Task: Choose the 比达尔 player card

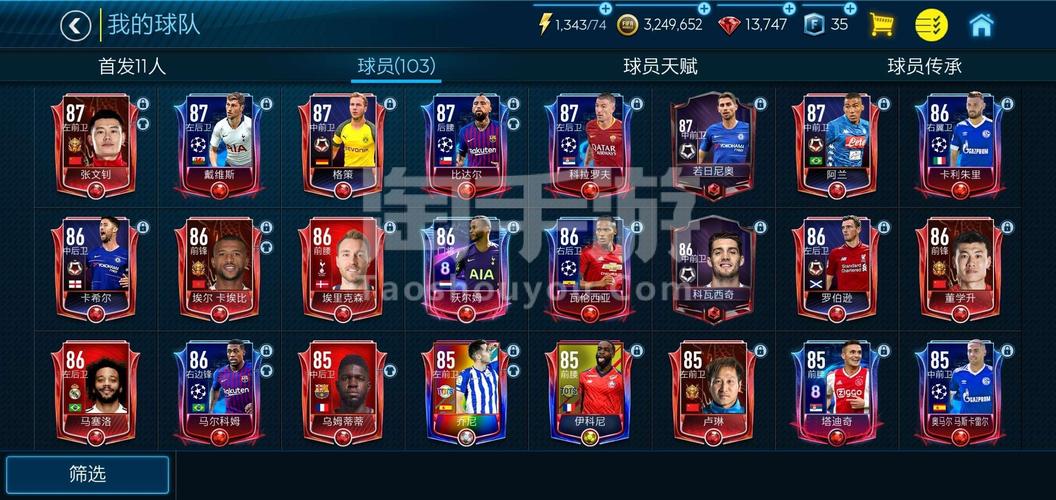Action: pyautogui.click(x=466, y=143)
